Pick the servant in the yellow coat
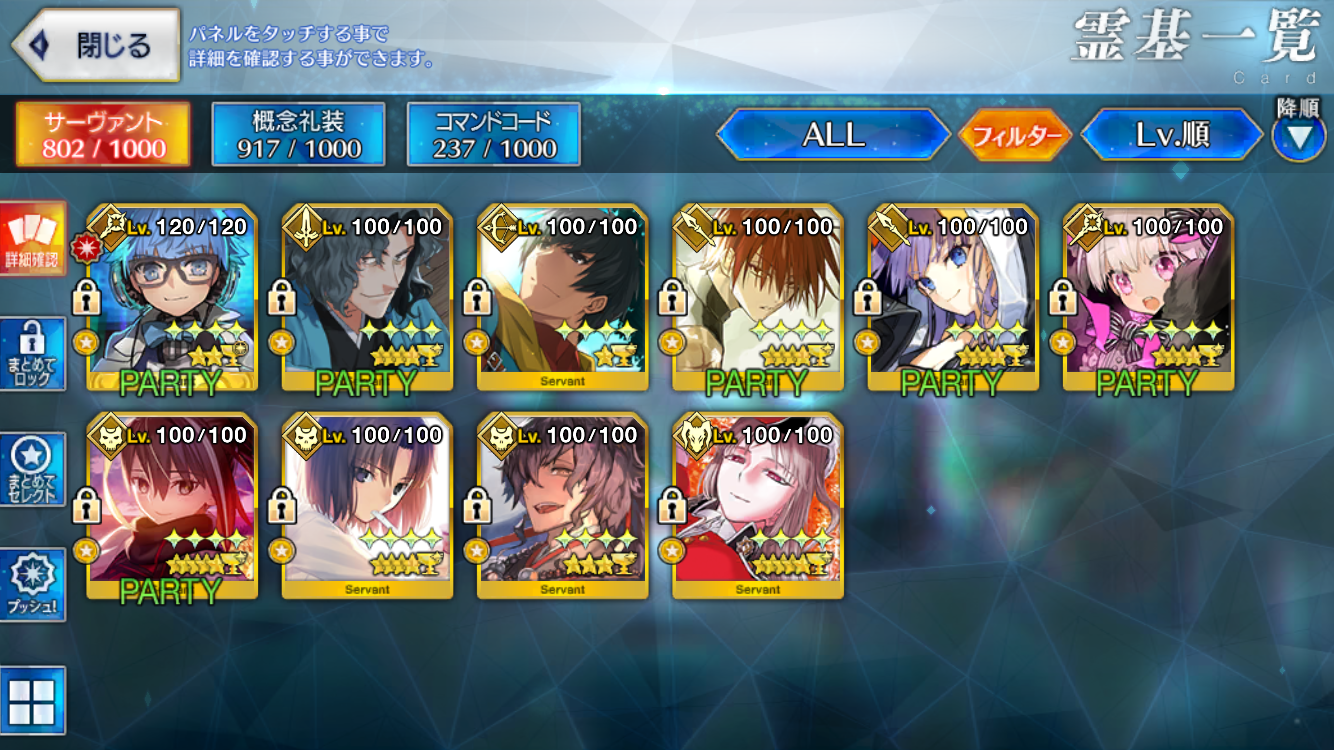 pos(562,298)
